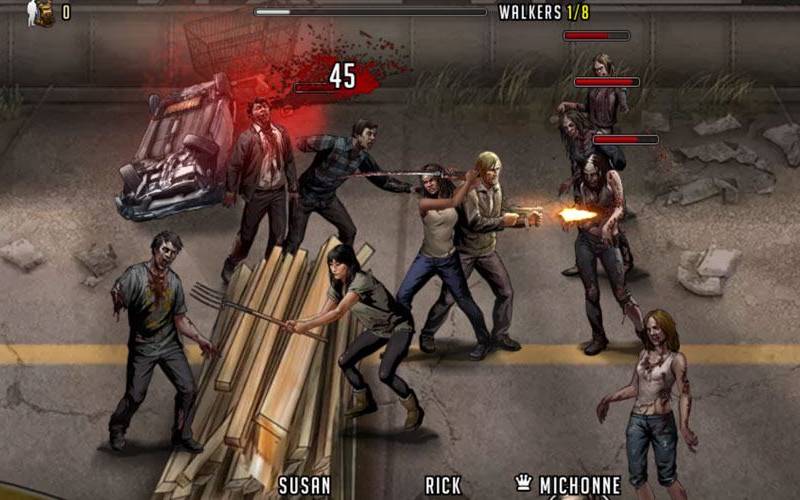Open the loot backpack icon

[x=40, y=12]
